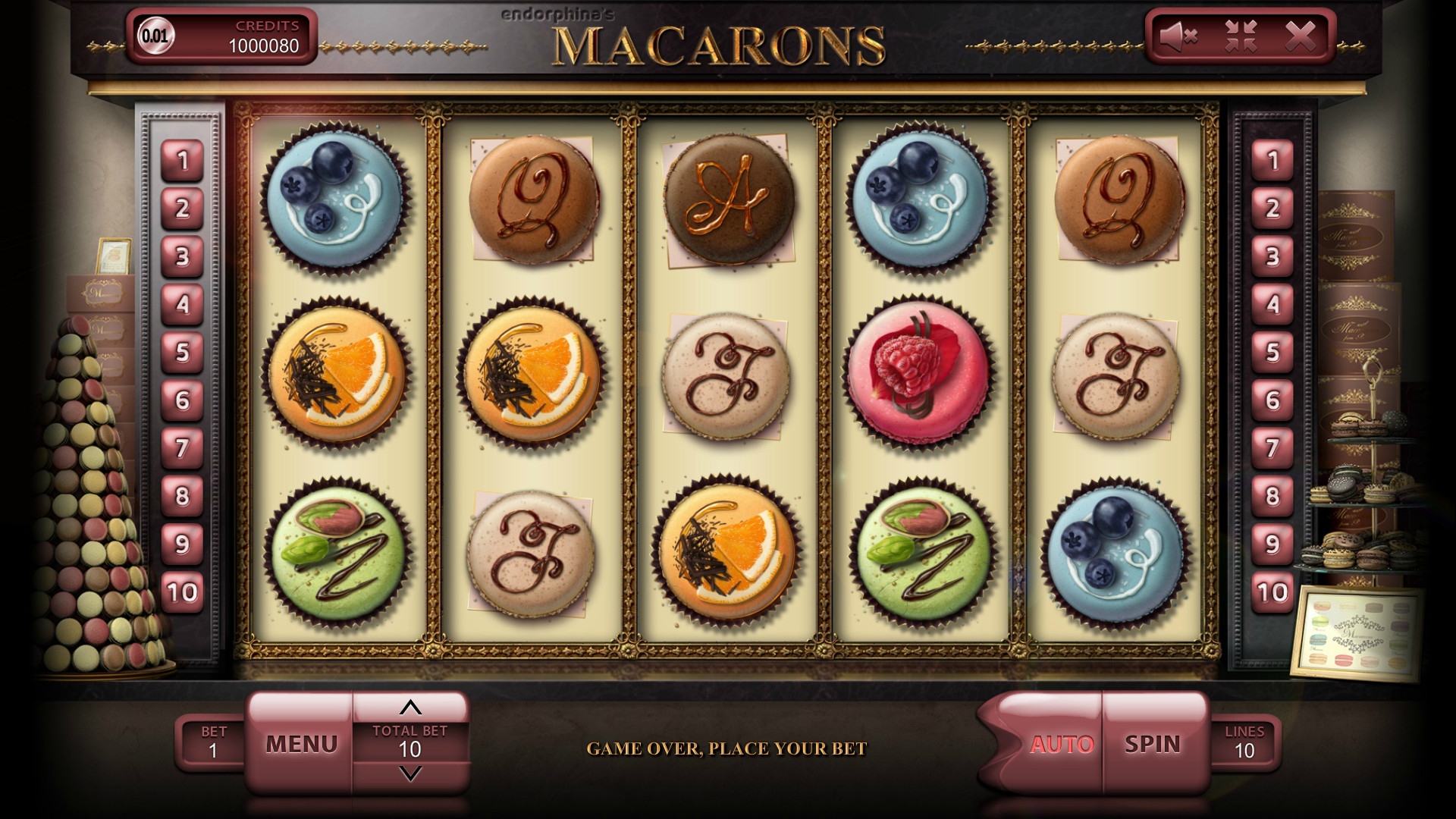Exit fullscreen with the arrows icon
Viewport: 1456px width, 819px height.
[1241, 36]
